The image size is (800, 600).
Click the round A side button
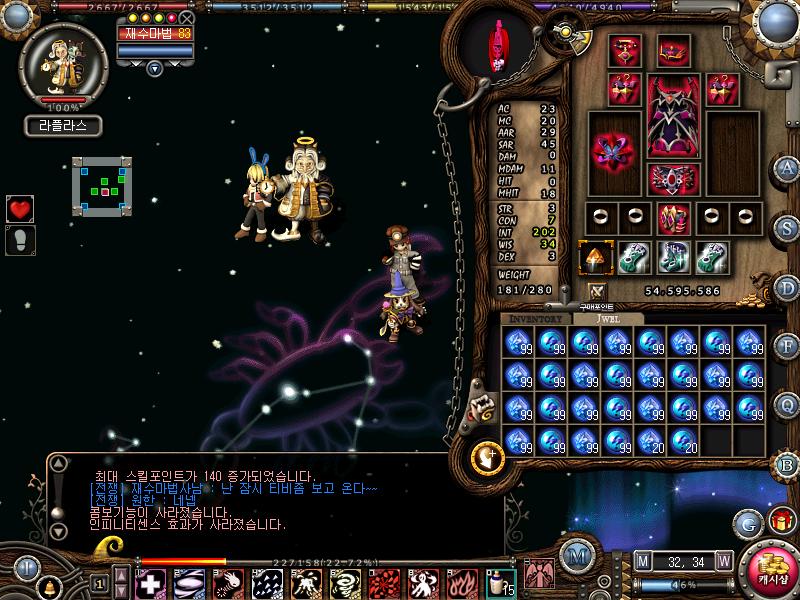(788, 167)
